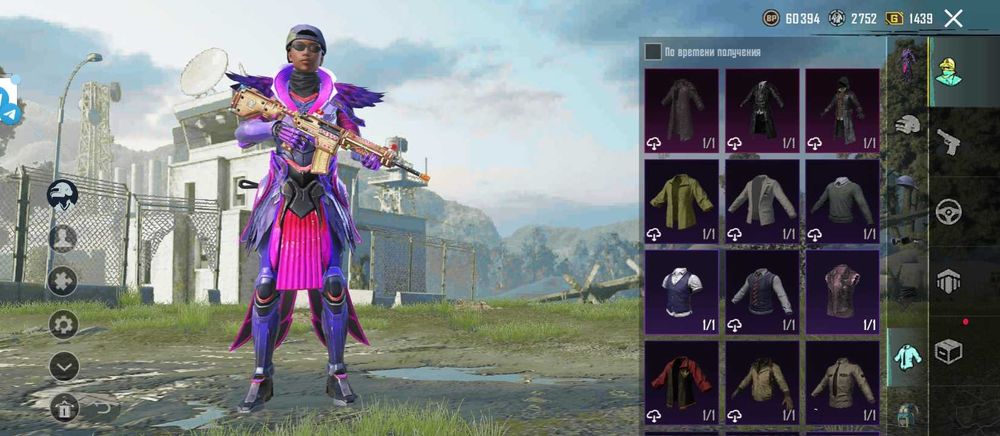Select the red and black jacket

(x=681, y=382)
